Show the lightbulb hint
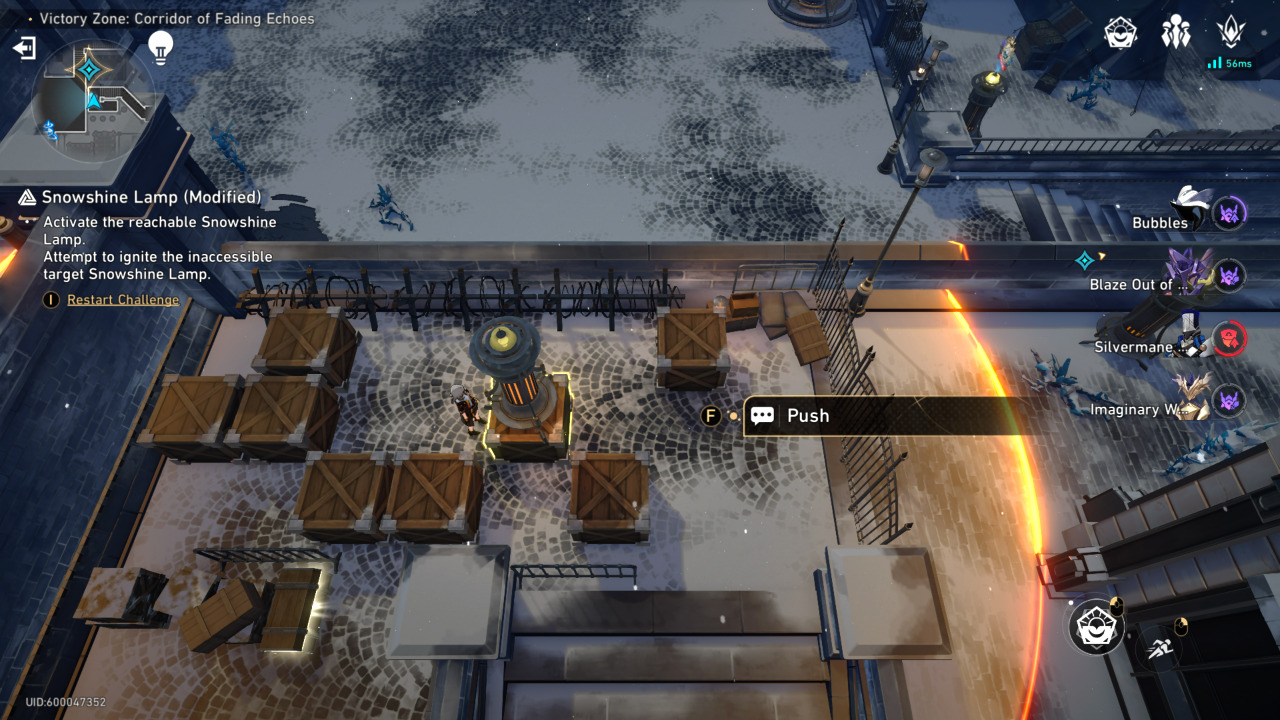 tap(160, 46)
